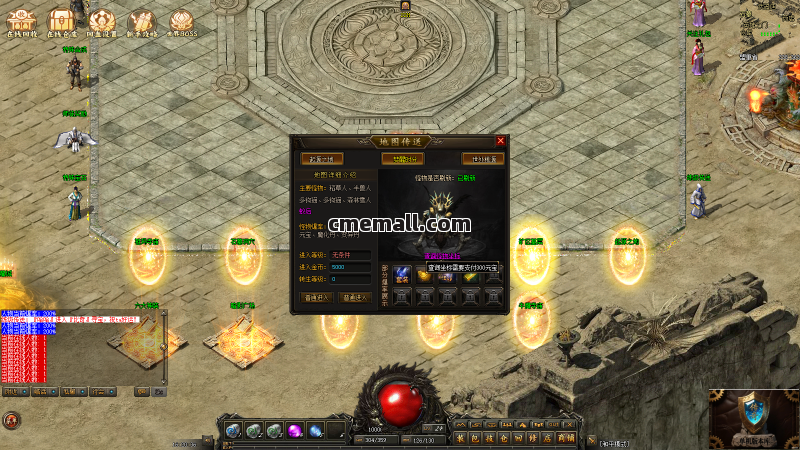This screenshot has width=800, height=450.
Task: Open the 回血设置 healing settings
Action: tap(101, 22)
